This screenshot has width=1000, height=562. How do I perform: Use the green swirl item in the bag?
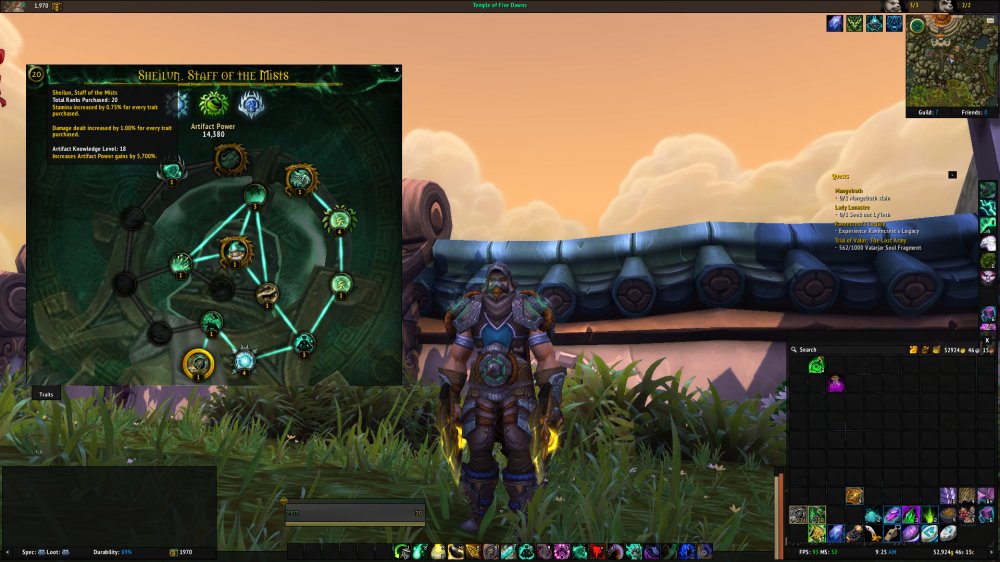(816, 366)
